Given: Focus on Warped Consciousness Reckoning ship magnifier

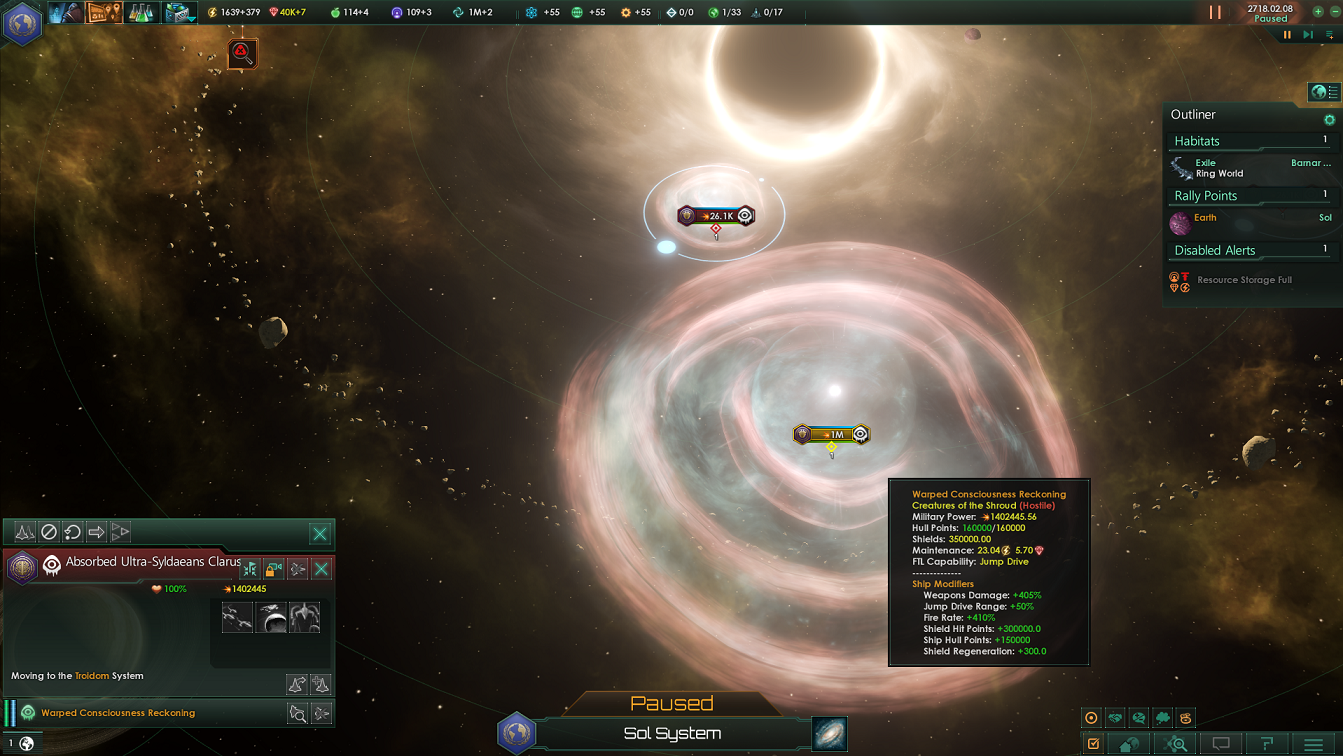Looking at the screenshot, I should point(297,713).
